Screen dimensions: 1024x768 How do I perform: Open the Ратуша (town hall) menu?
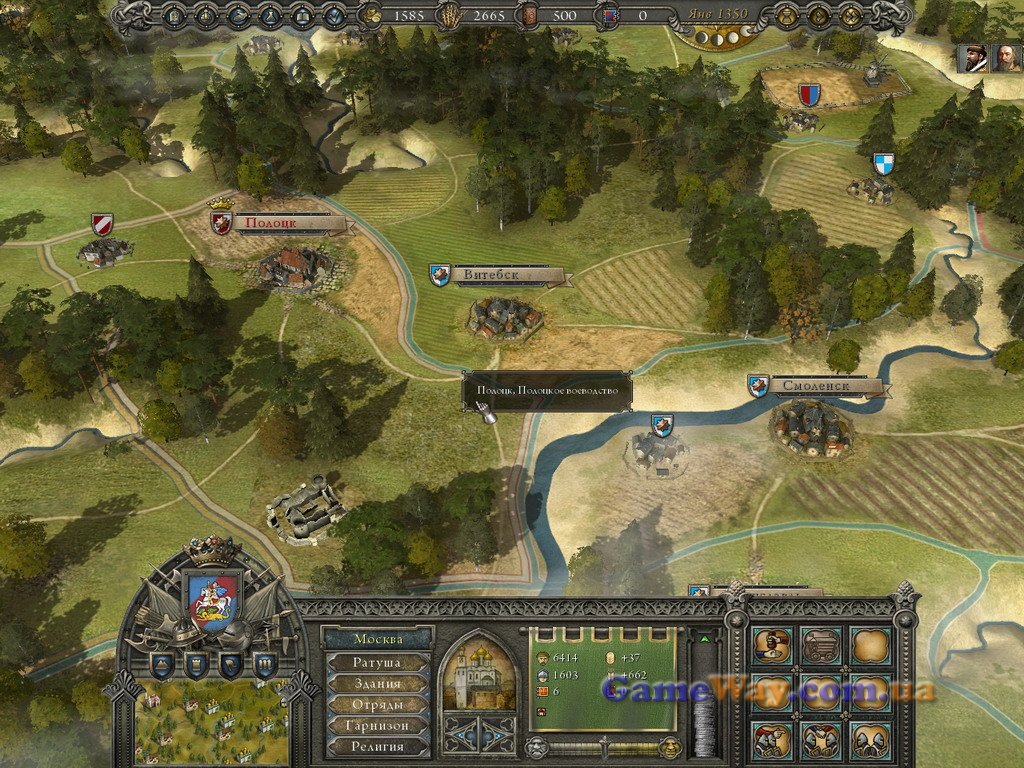(x=377, y=662)
